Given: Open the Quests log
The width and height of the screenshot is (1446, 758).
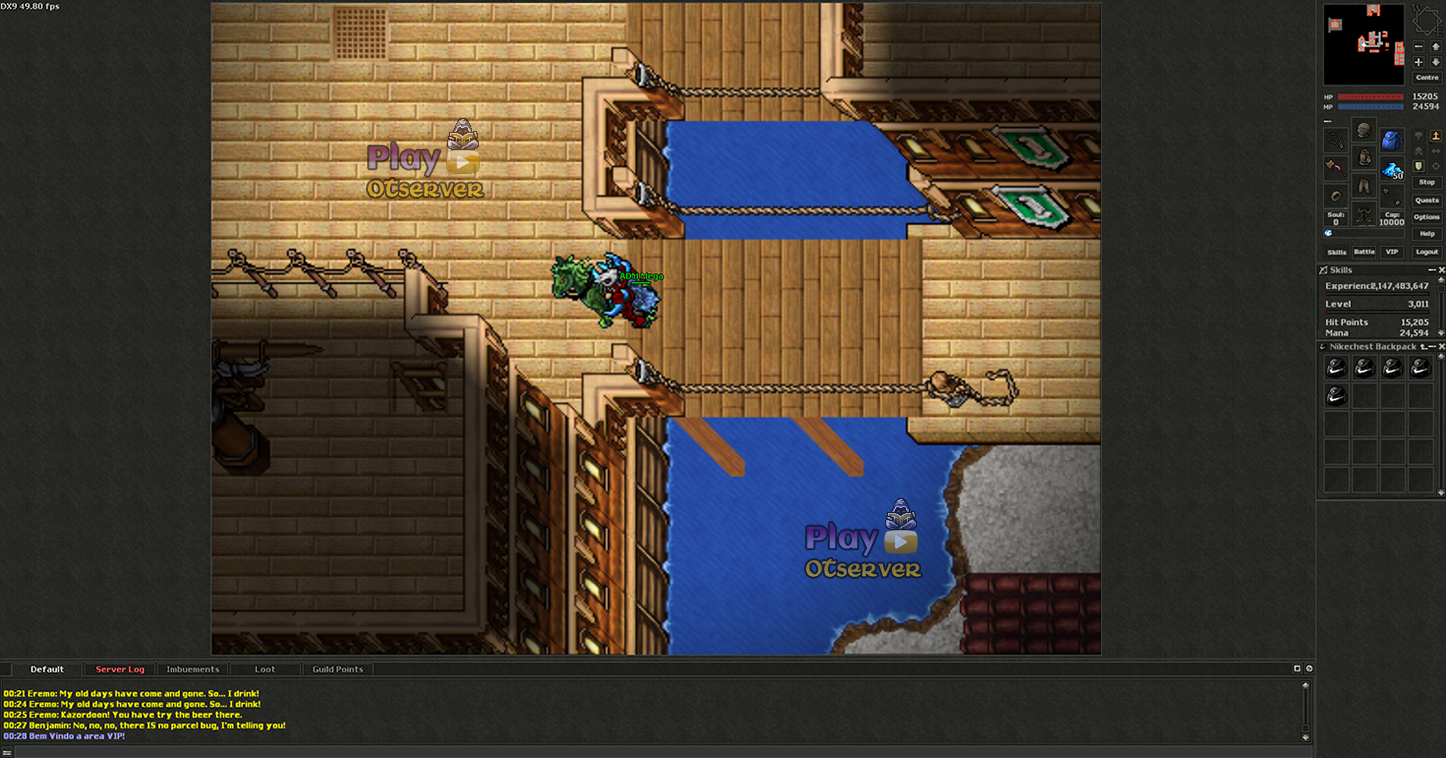Looking at the screenshot, I should [x=1427, y=200].
